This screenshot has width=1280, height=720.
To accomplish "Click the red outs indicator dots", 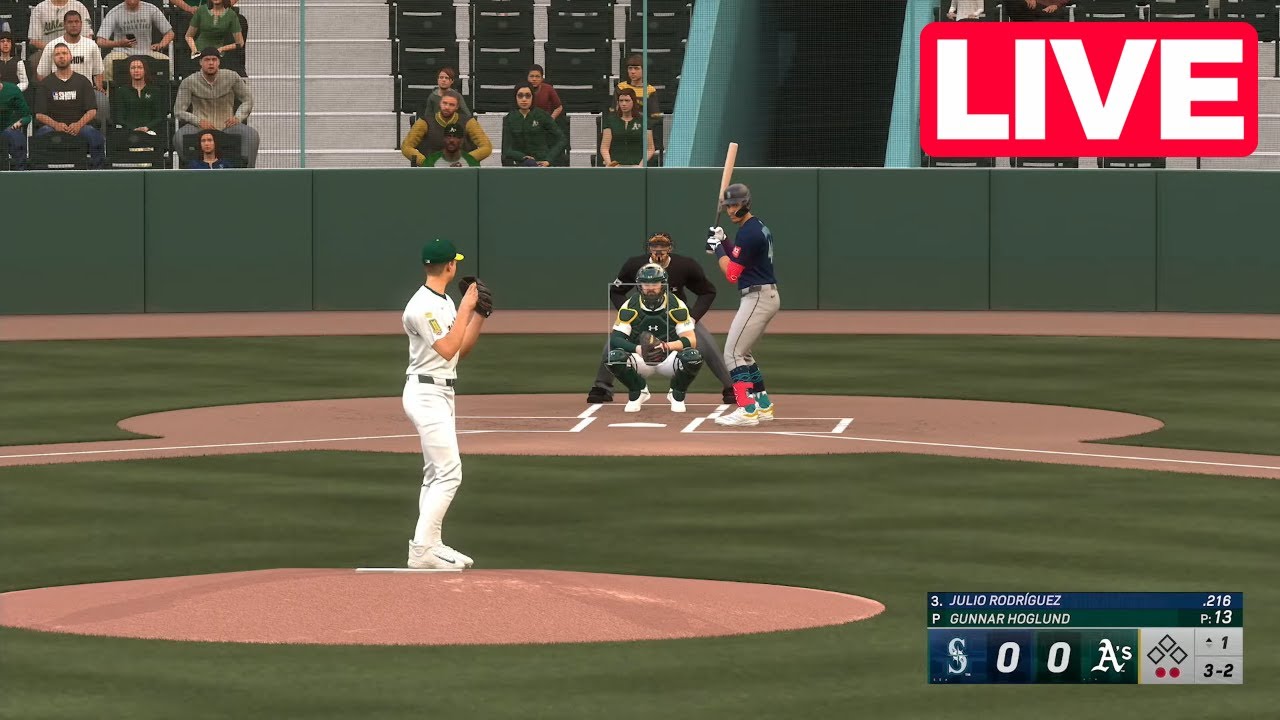I will [x=1168, y=670].
